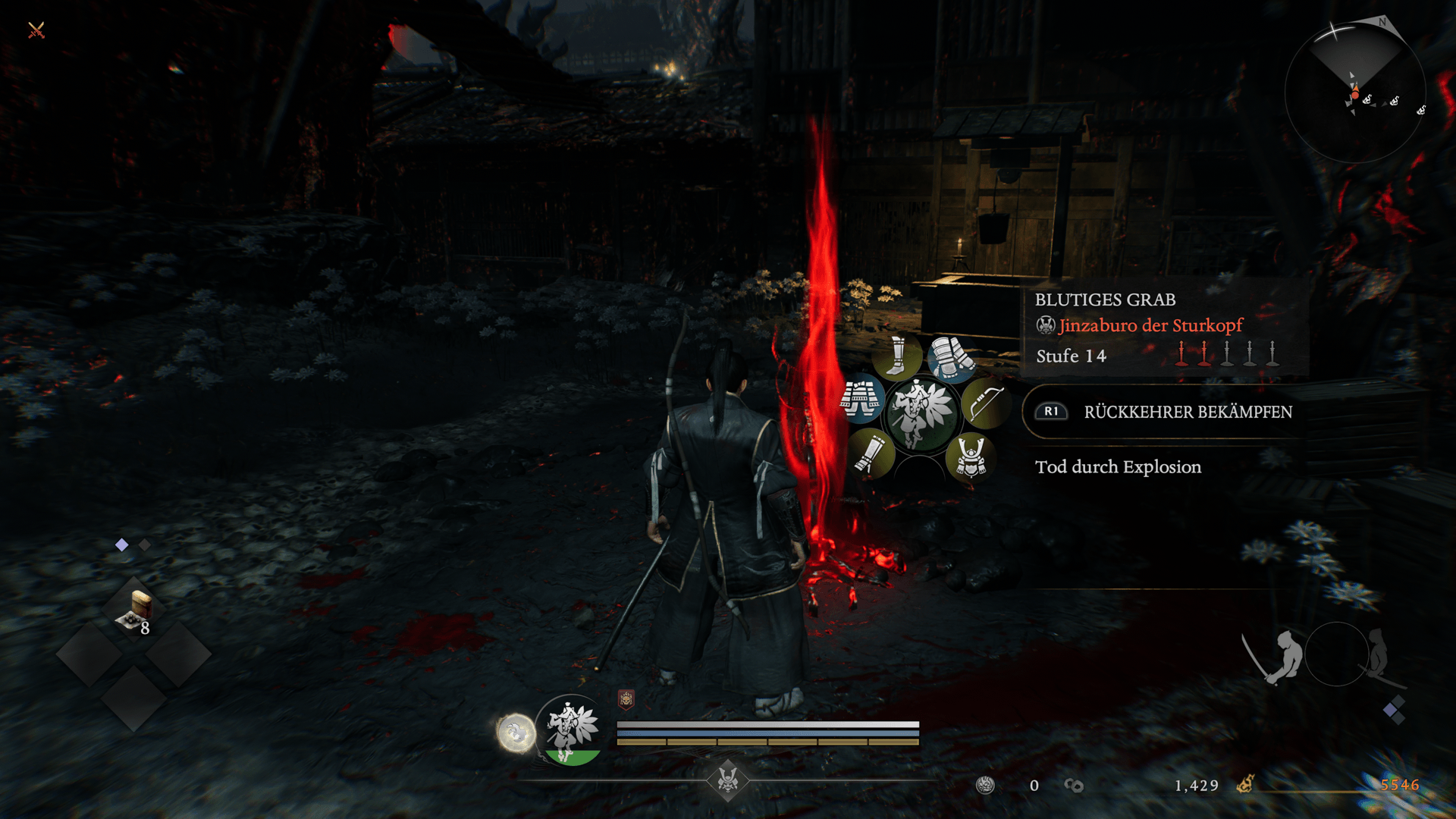Click the crossed swords icon
Viewport: 1456px width, 819px height.
pos(36,30)
